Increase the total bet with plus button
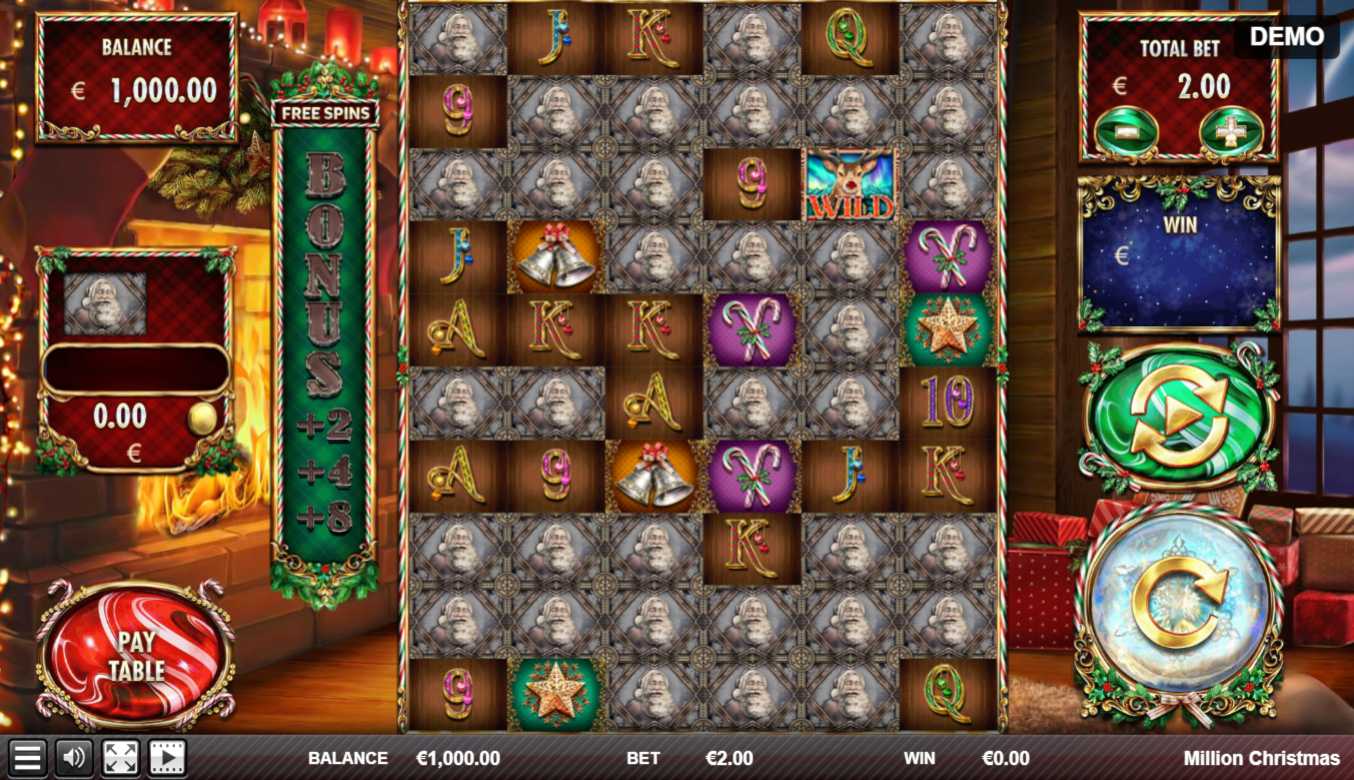This screenshot has width=1354, height=780. point(1231,131)
